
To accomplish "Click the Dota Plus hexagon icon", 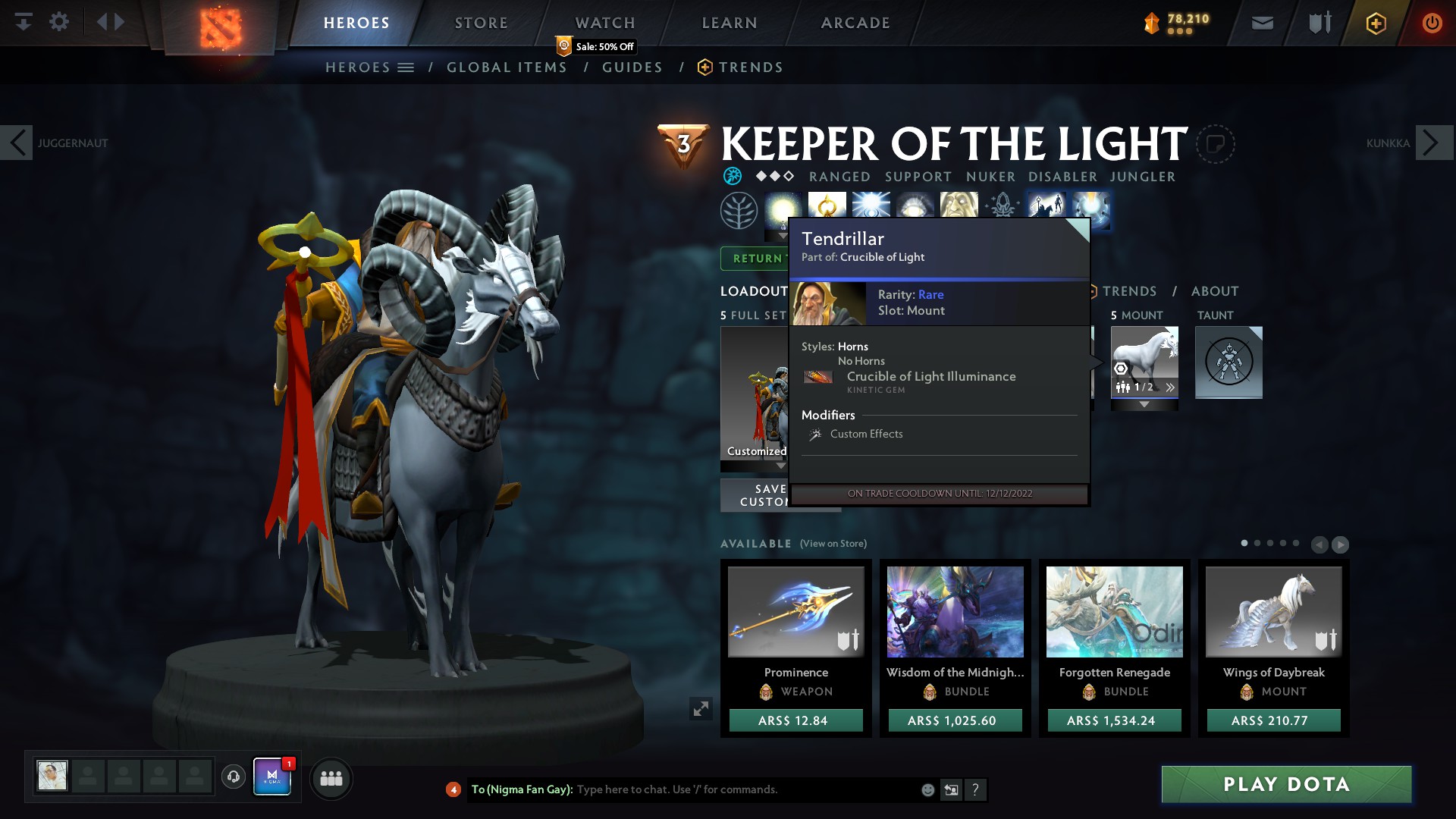I will coord(1375,23).
